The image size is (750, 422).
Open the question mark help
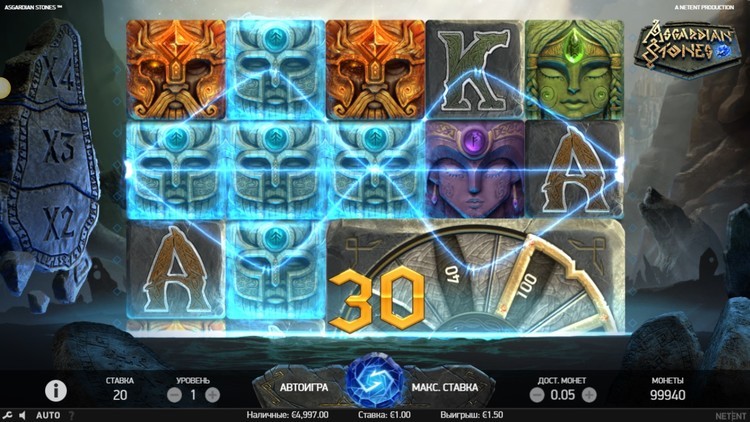tap(71, 415)
